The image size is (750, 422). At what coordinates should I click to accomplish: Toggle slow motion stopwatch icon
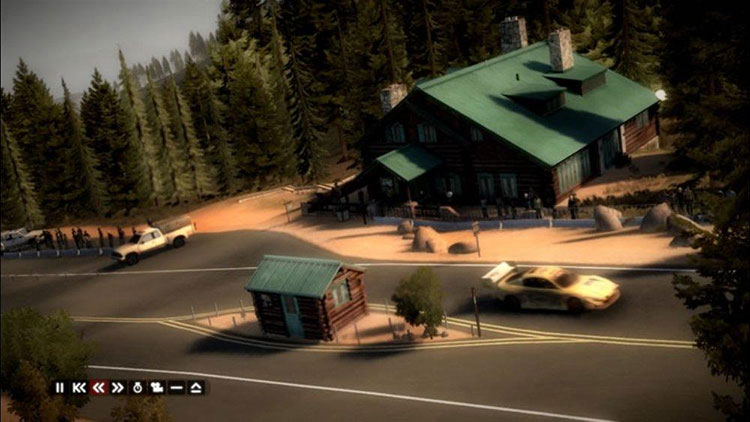[x=138, y=387]
